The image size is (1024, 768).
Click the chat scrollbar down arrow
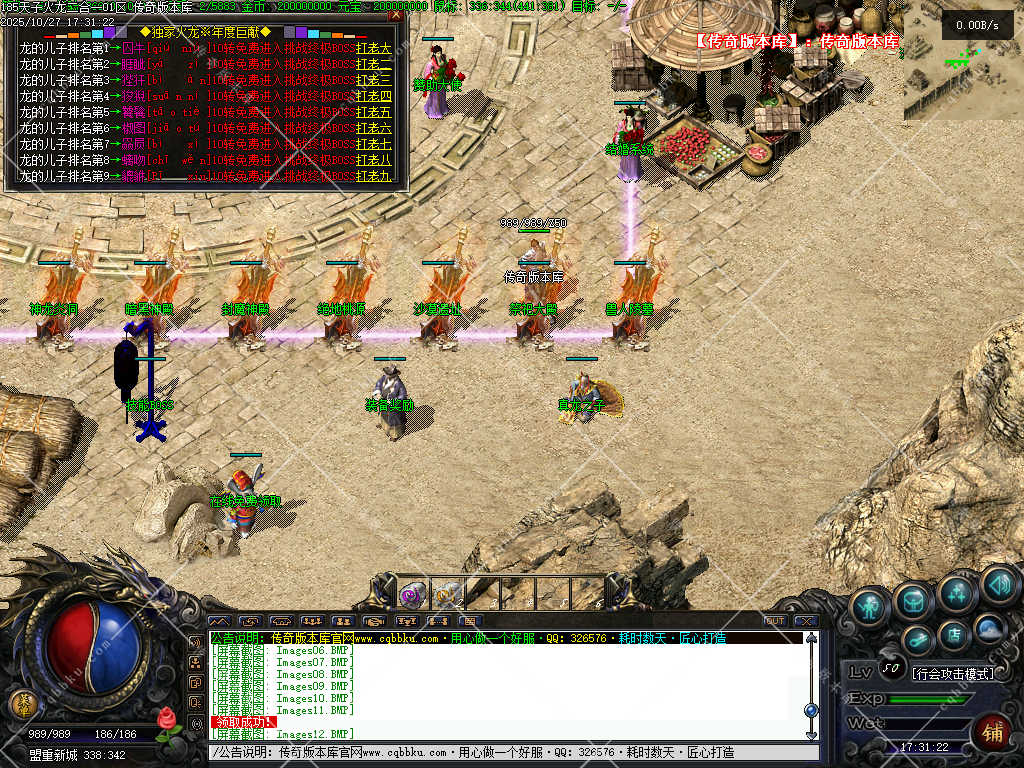pyautogui.click(x=811, y=734)
